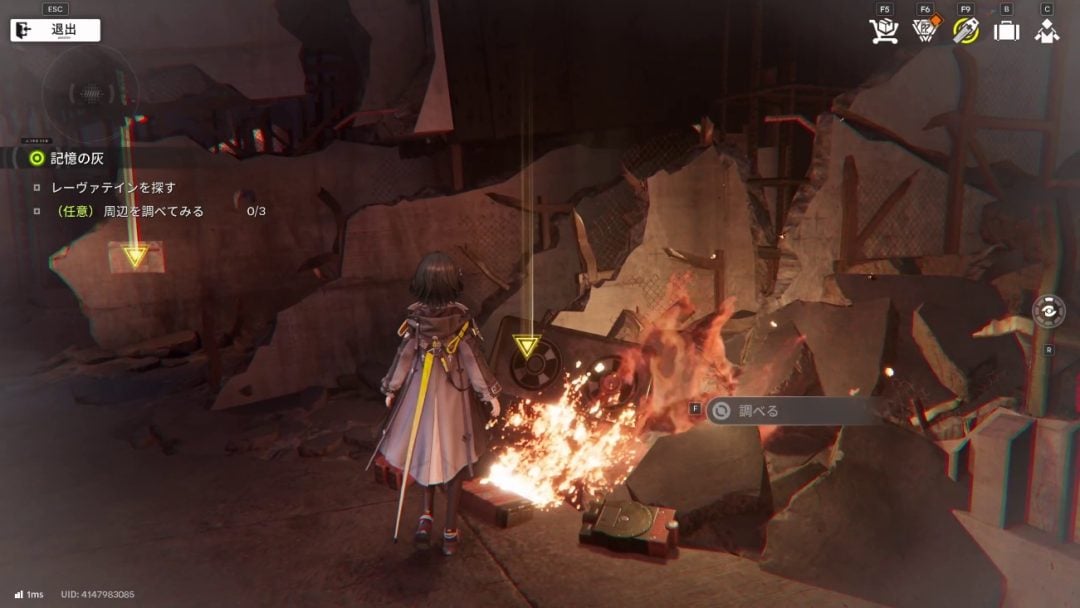Select the yellow-ringed equipment icon

(x=965, y=31)
